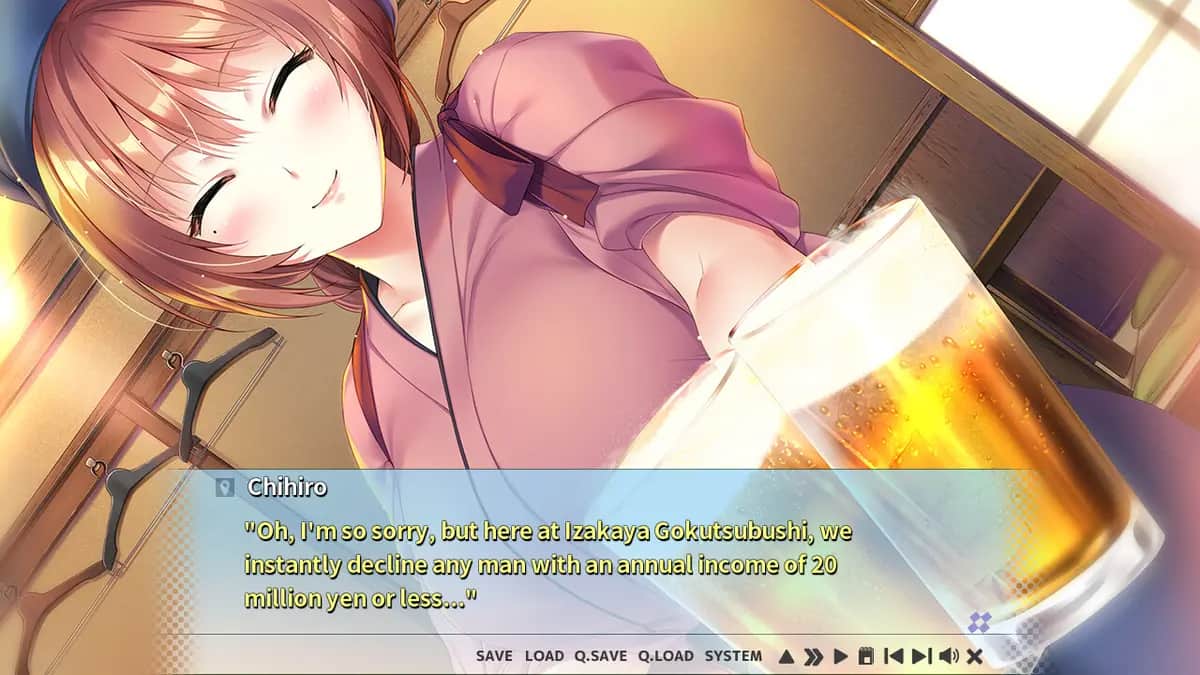Activate the double-arrow skip button

pos(814,657)
